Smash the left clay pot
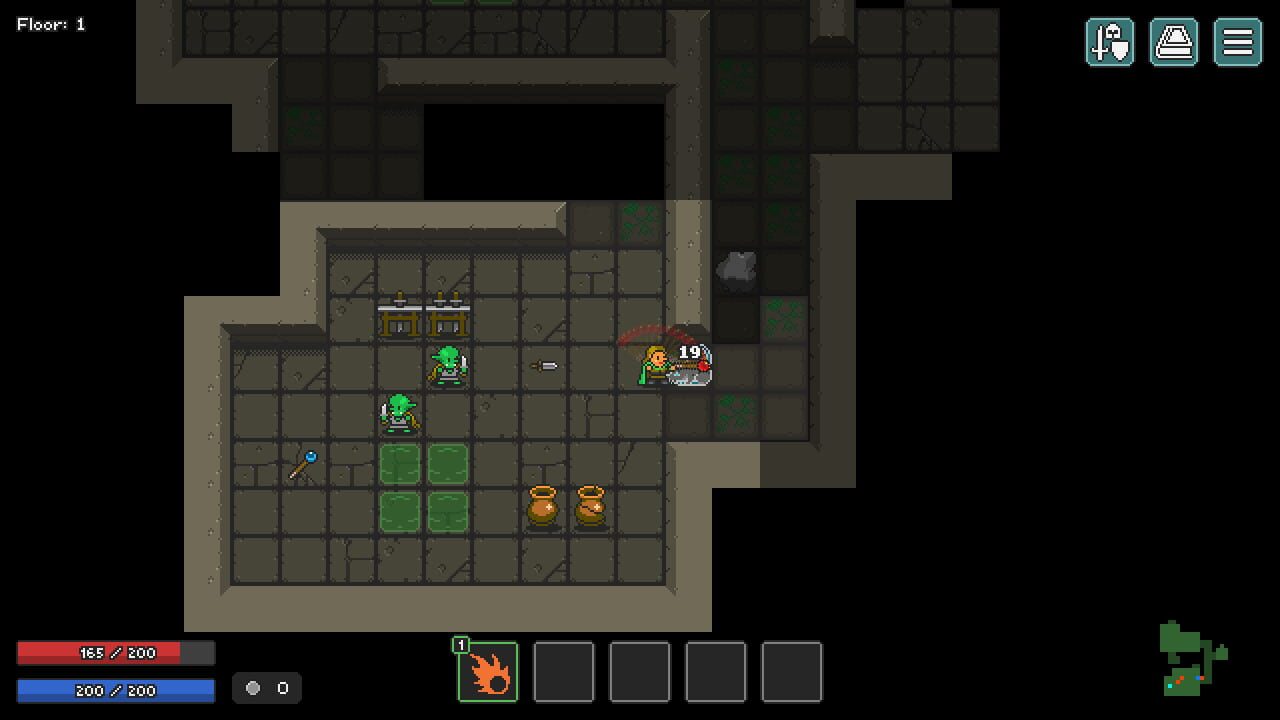This screenshot has width=1280, height=720. click(x=542, y=504)
